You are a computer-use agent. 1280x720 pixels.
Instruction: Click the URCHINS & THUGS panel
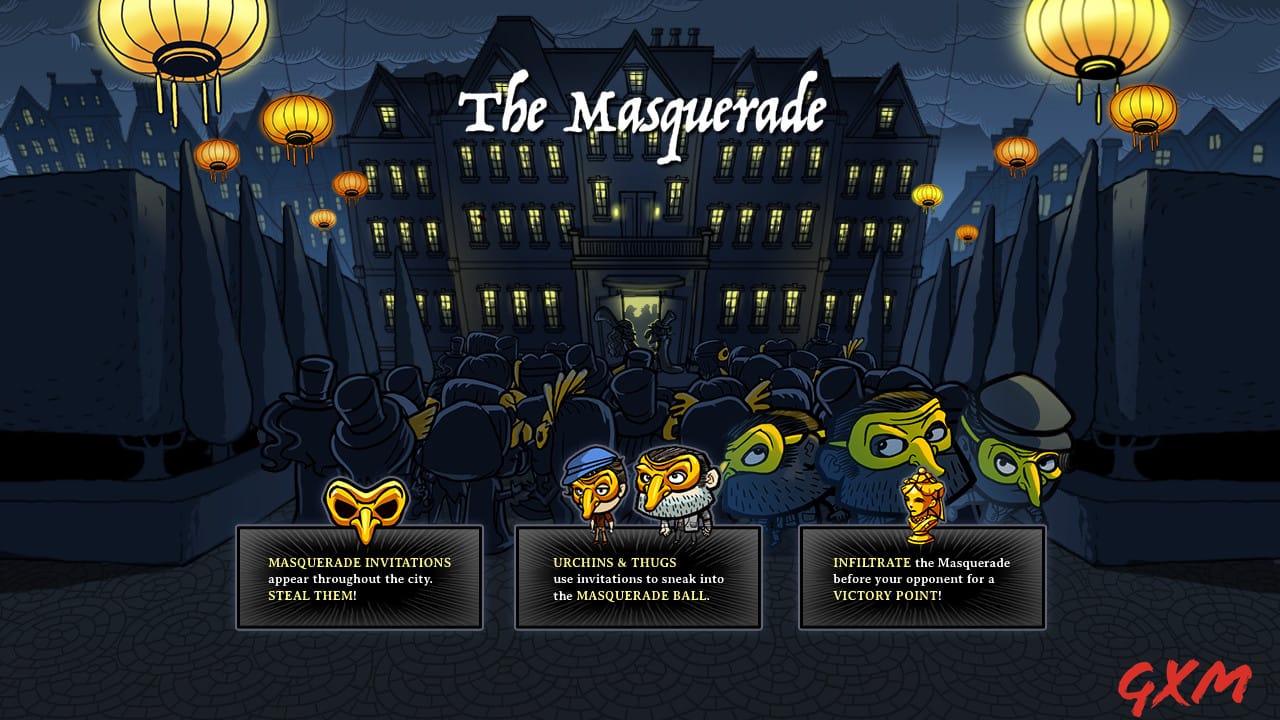point(640,578)
